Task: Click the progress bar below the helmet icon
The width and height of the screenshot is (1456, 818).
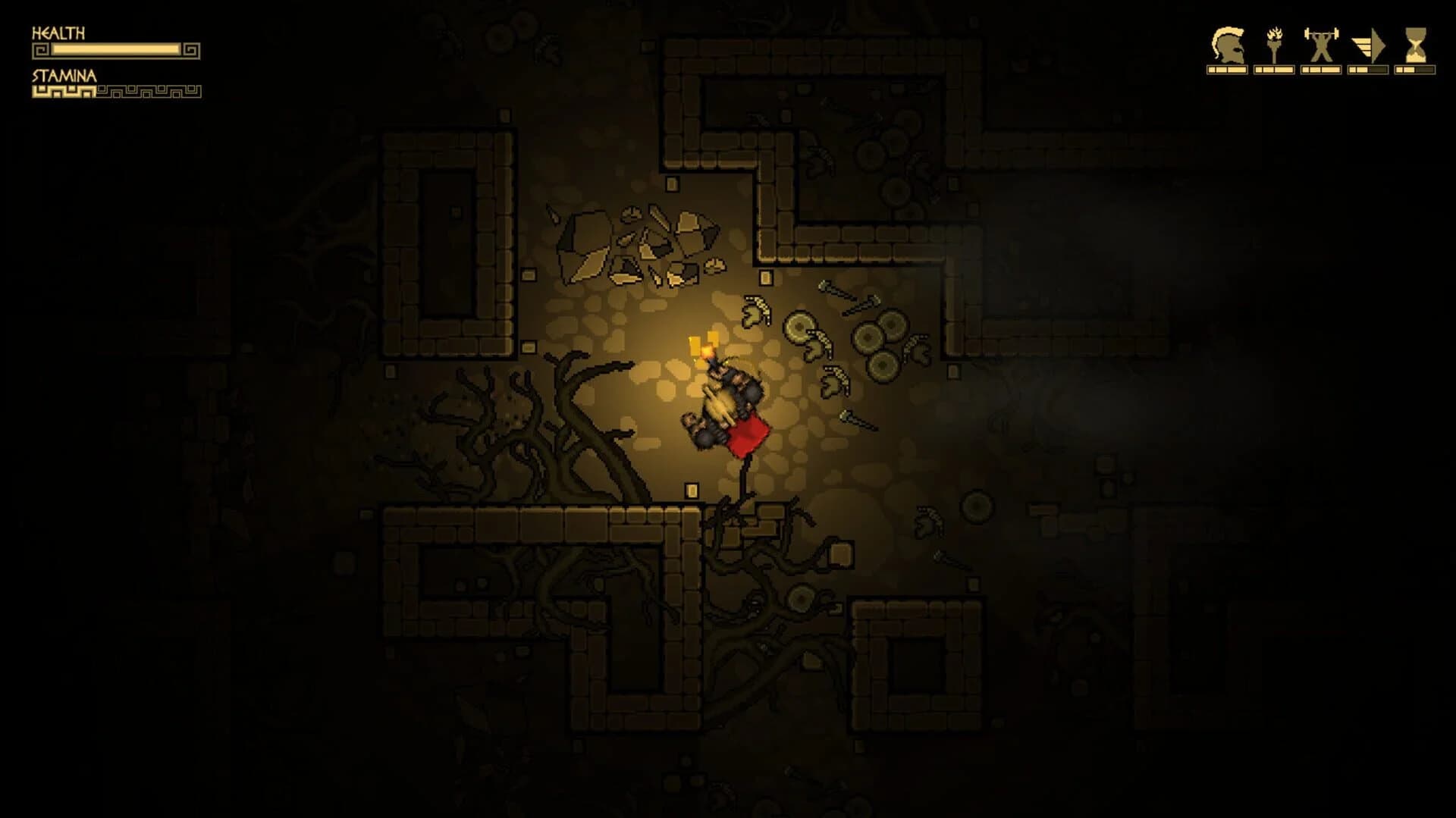Action: 1226,68
